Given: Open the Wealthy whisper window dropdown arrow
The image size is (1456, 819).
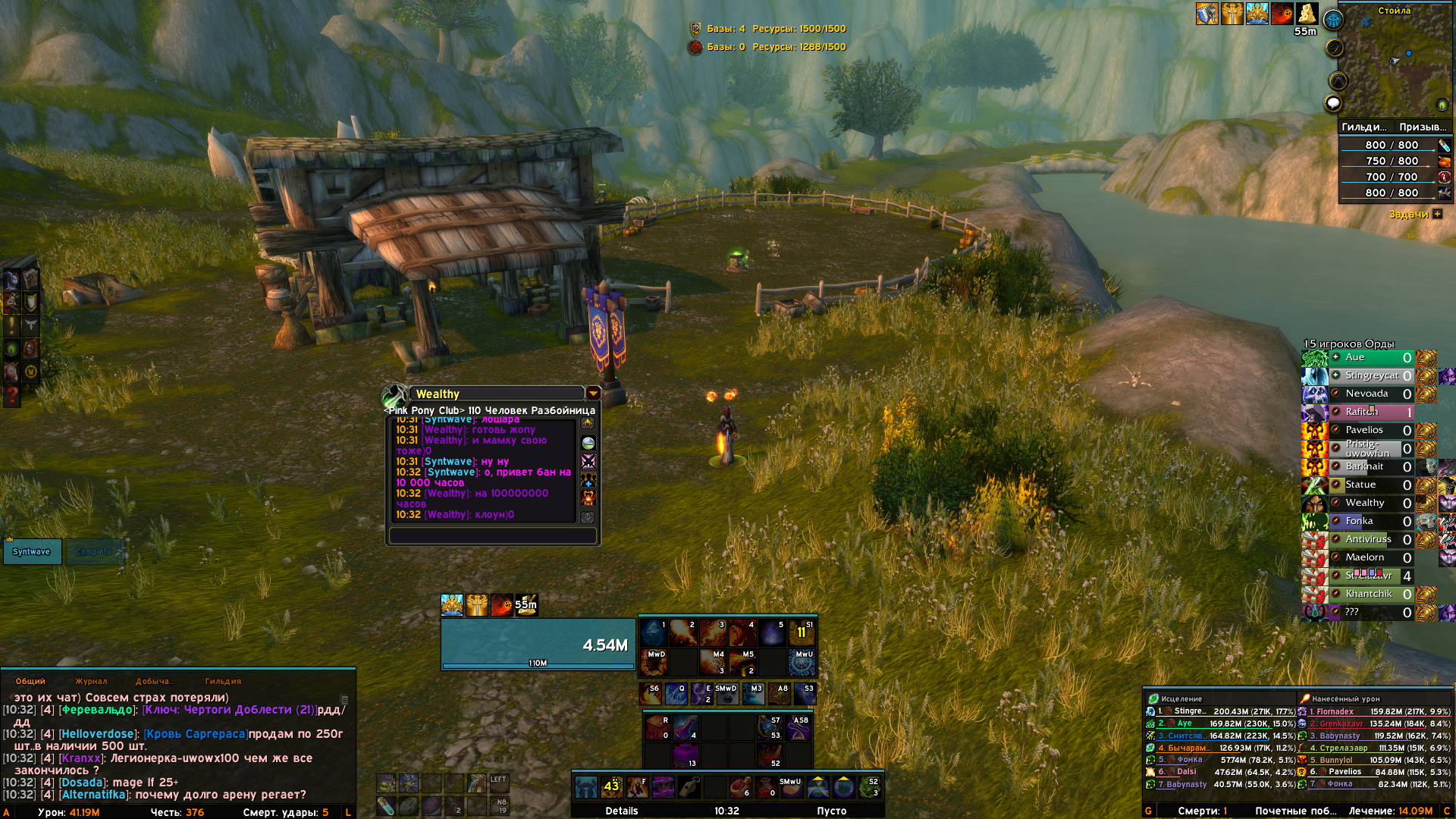Looking at the screenshot, I should coord(593,393).
